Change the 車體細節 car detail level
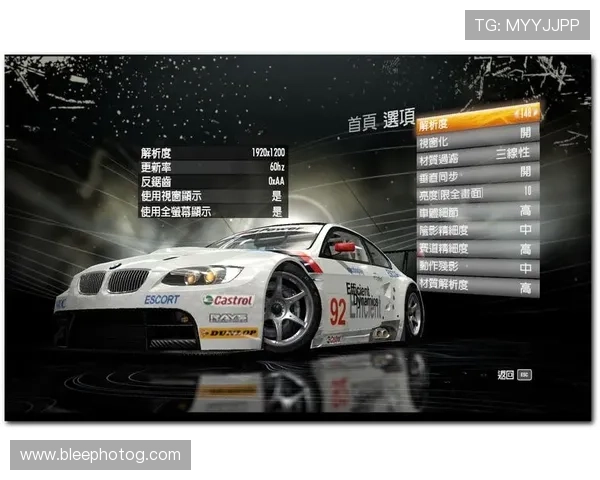The width and height of the screenshot is (600, 480). 478,211
